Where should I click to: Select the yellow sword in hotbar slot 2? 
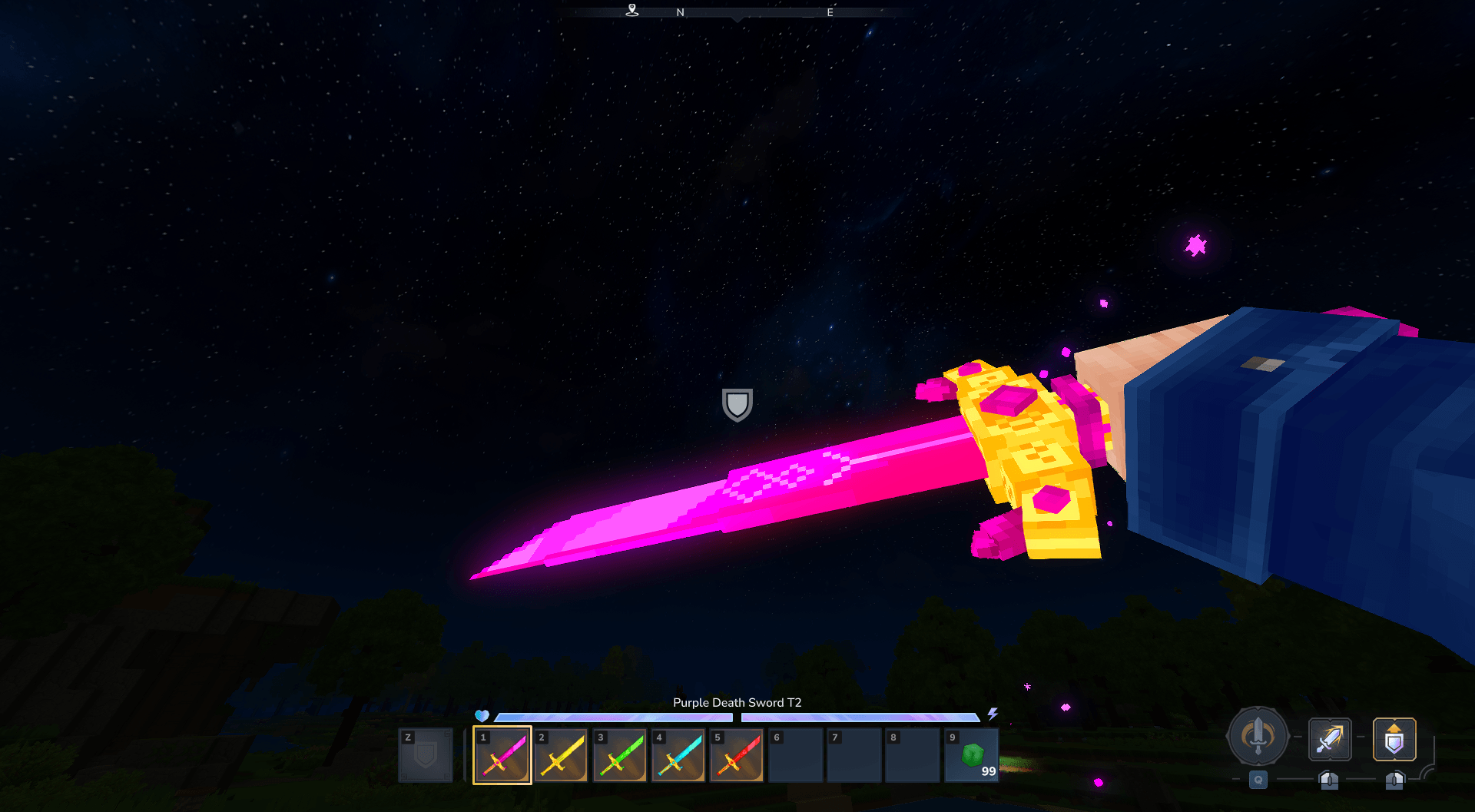click(x=561, y=755)
